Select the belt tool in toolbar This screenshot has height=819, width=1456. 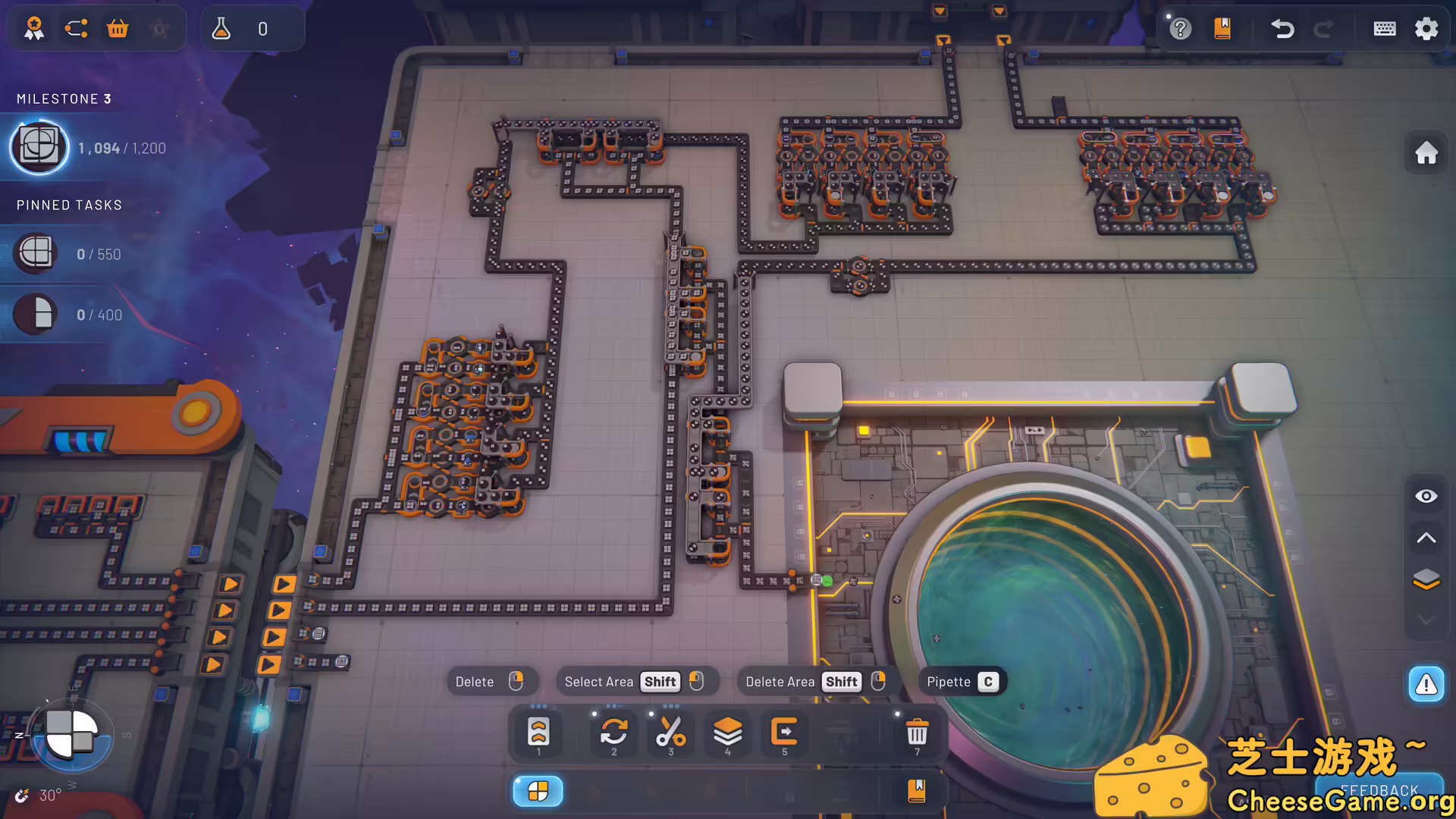538,732
